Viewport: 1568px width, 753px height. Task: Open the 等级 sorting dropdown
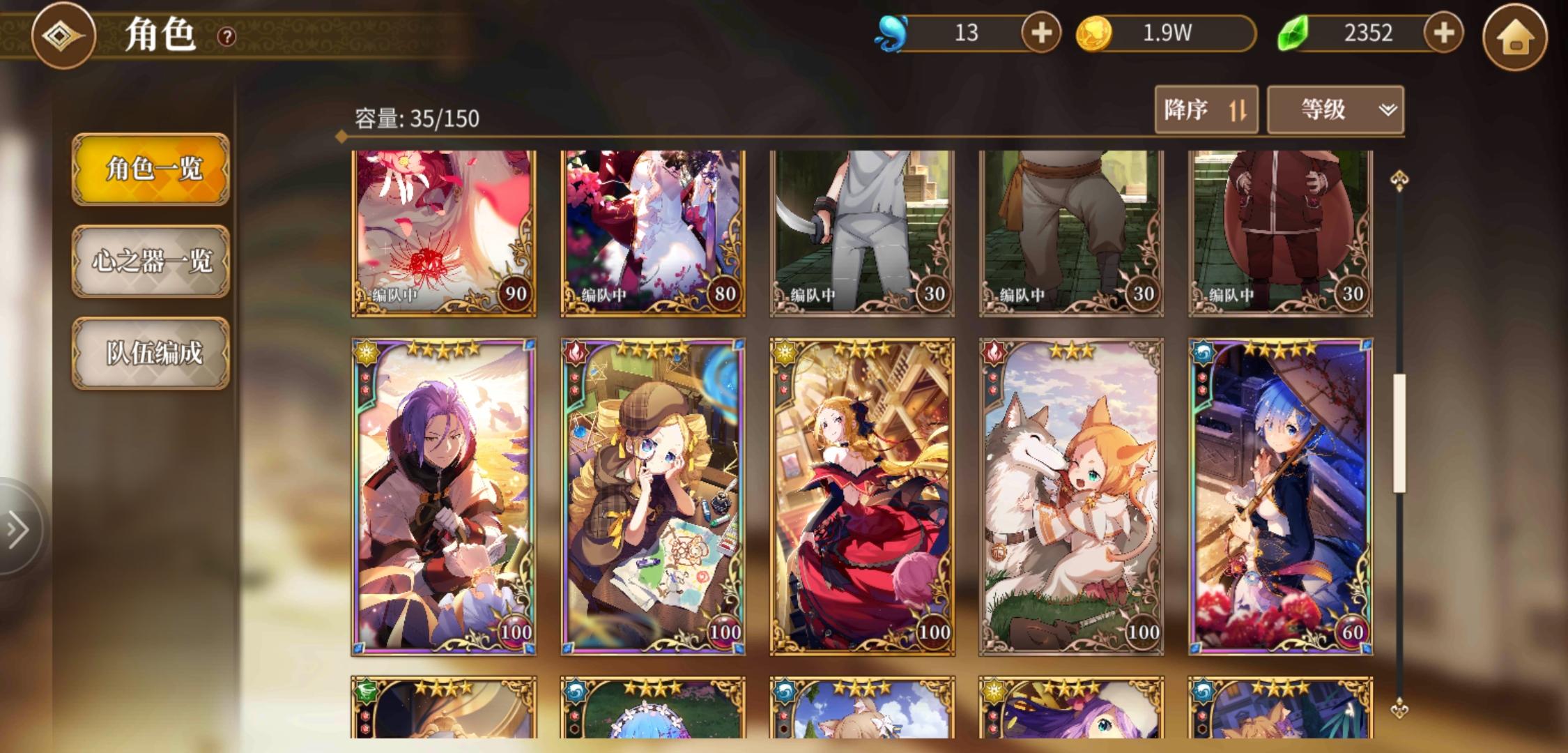(x=1335, y=110)
